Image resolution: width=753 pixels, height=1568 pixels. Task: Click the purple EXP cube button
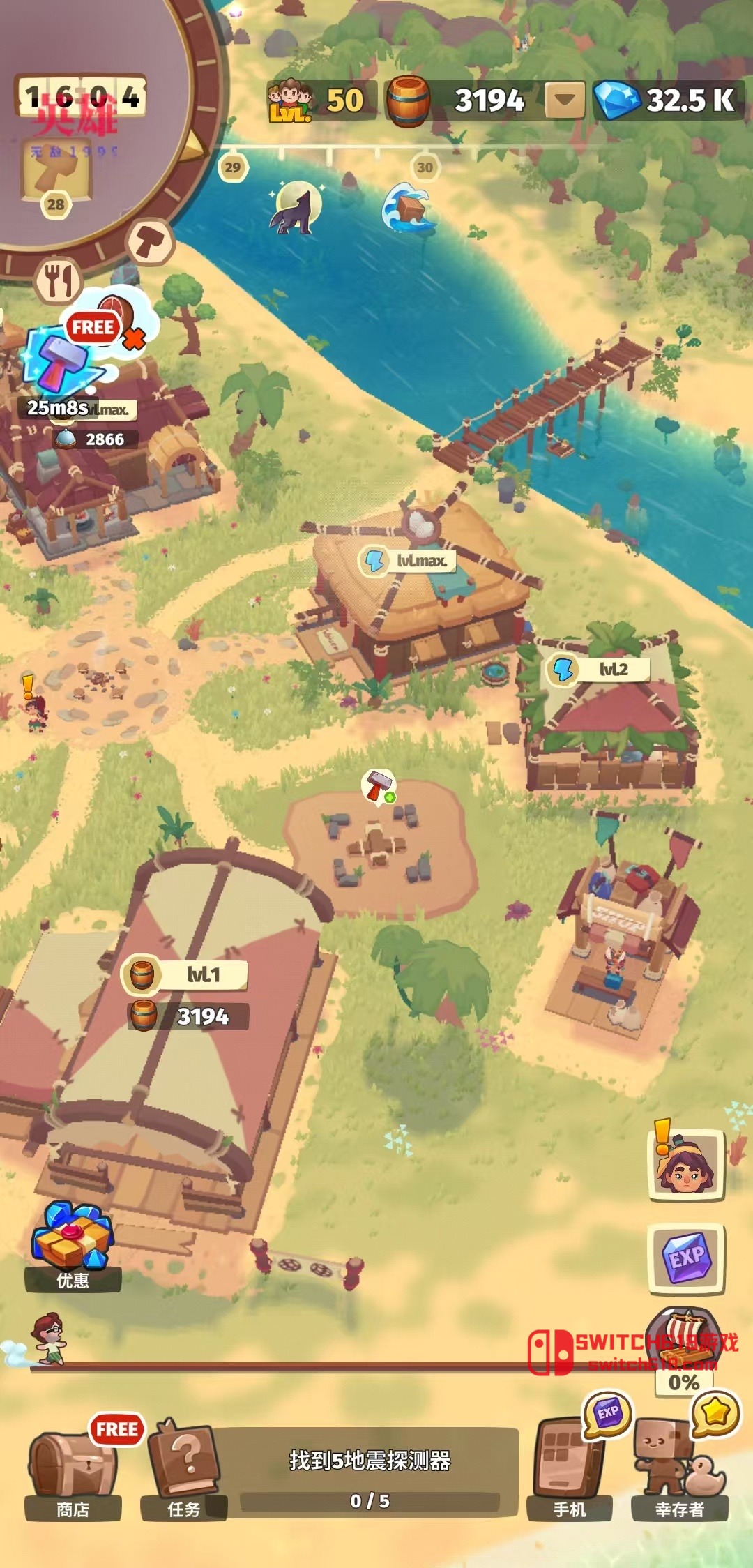(687, 1258)
